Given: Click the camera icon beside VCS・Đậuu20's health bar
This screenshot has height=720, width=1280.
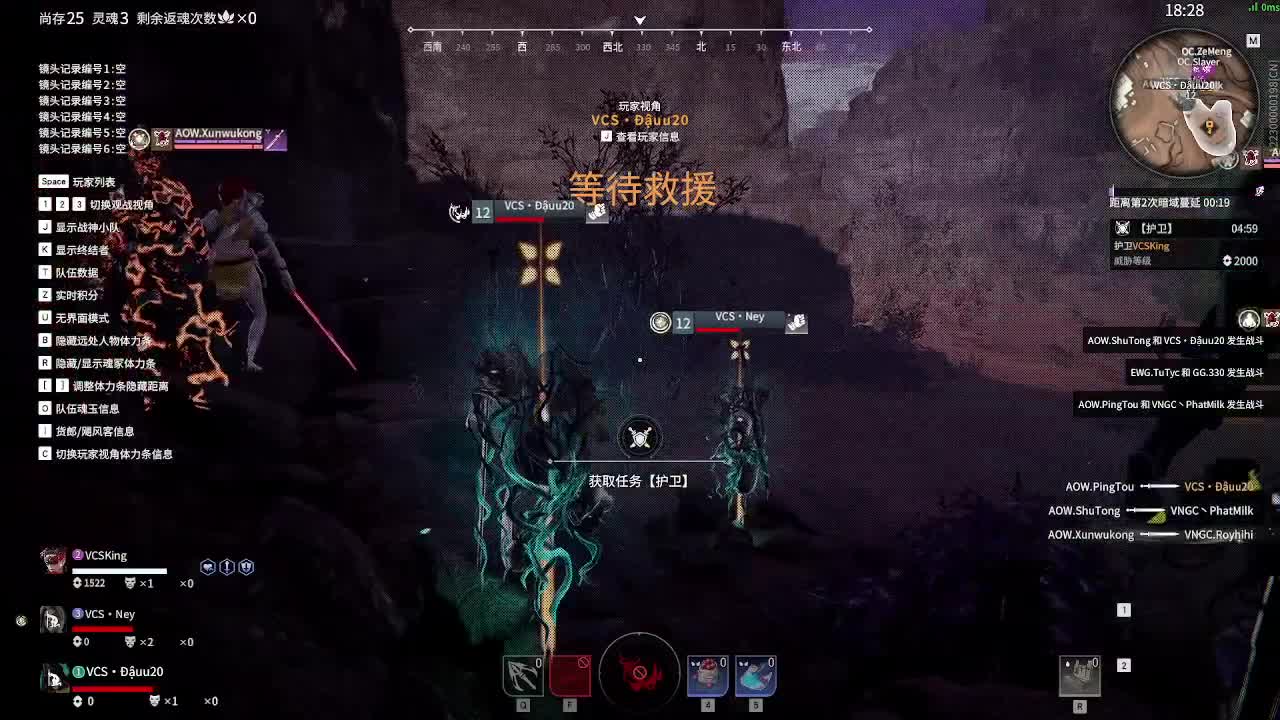Looking at the screenshot, I should pyautogui.click(x=597, y=212).
